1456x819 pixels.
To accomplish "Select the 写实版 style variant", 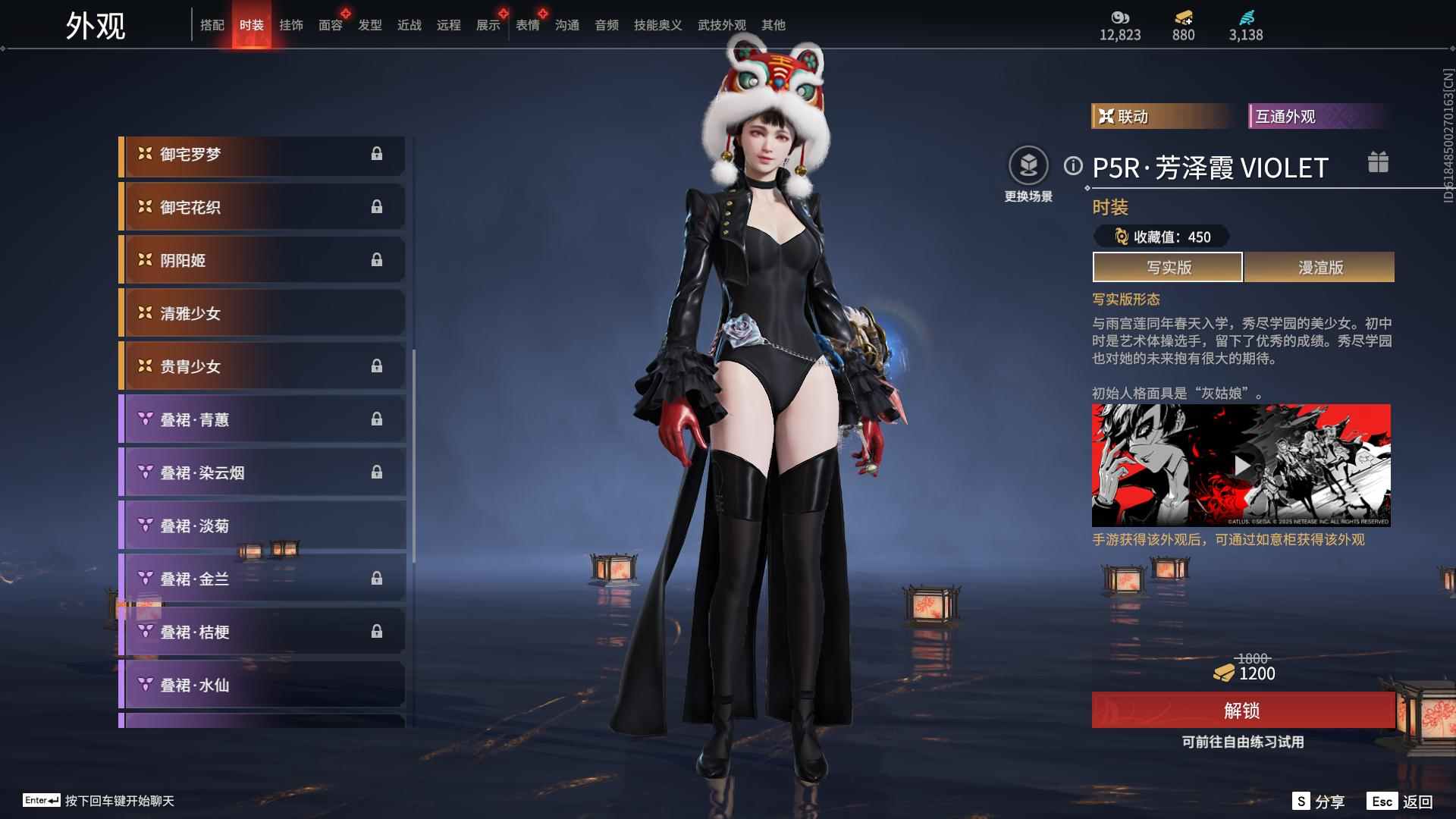I will click(x=1168, y=267).
